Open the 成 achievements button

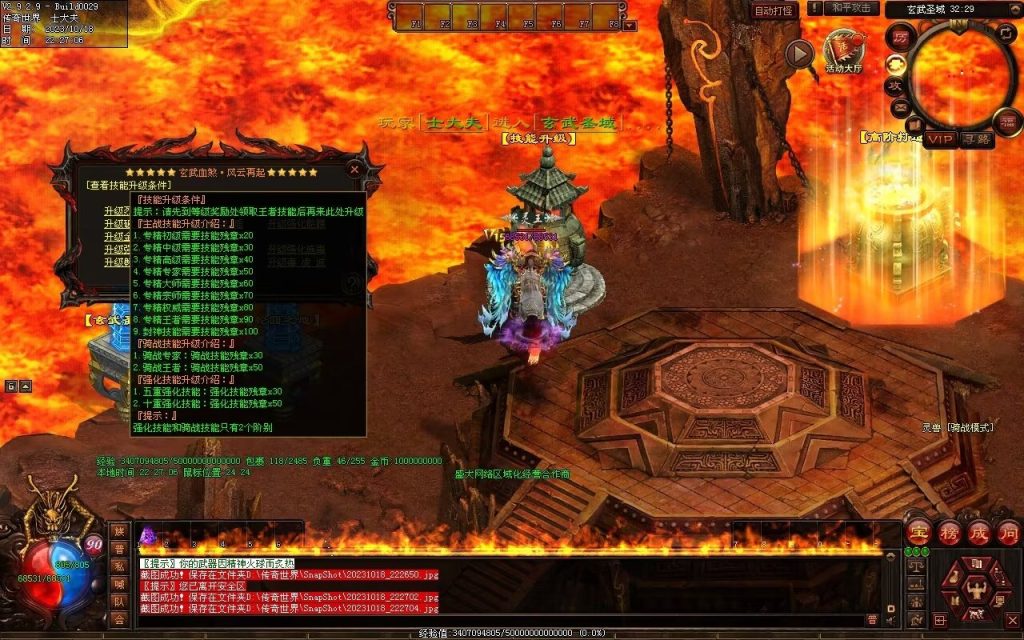(979, 531)
